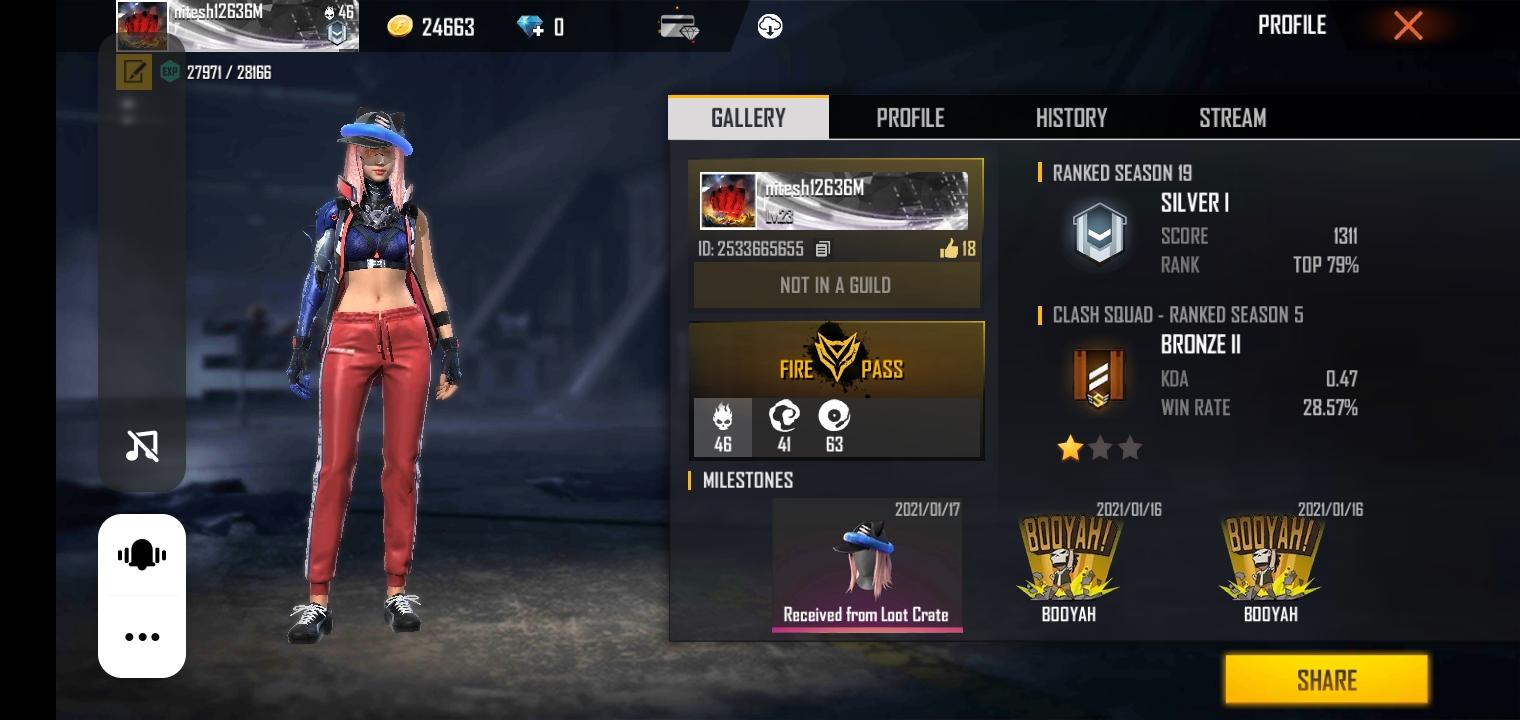Open the Profile tab

click(910, 118)
